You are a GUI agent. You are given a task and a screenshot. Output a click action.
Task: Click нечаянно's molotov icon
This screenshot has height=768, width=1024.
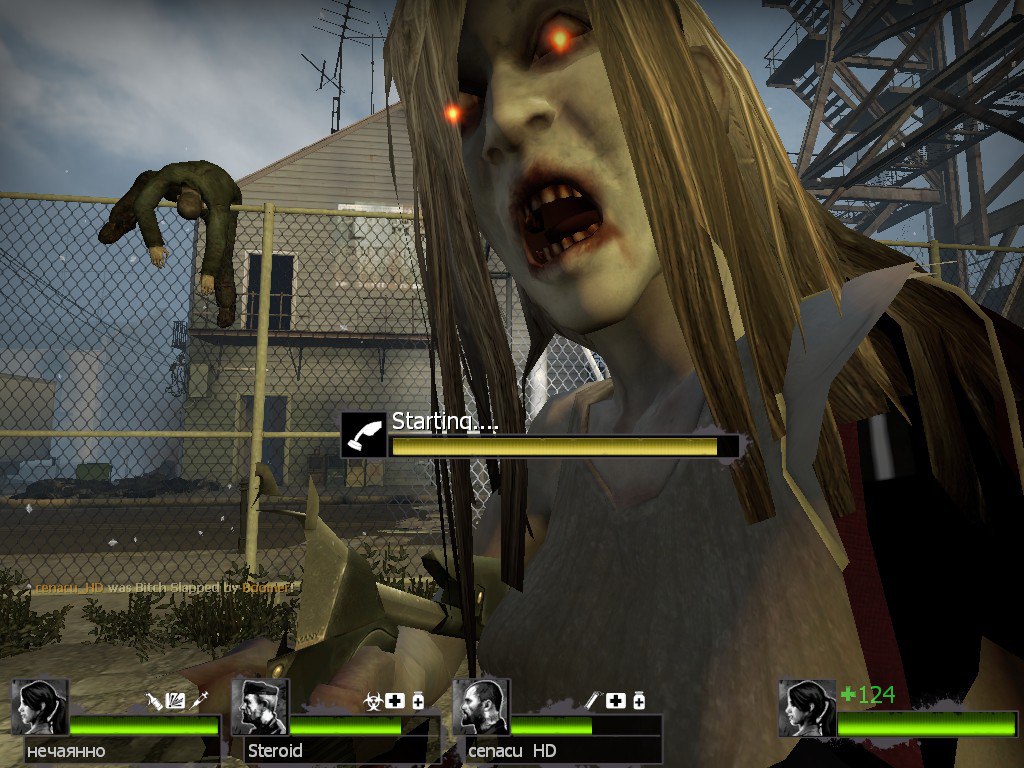coord(154,701)
